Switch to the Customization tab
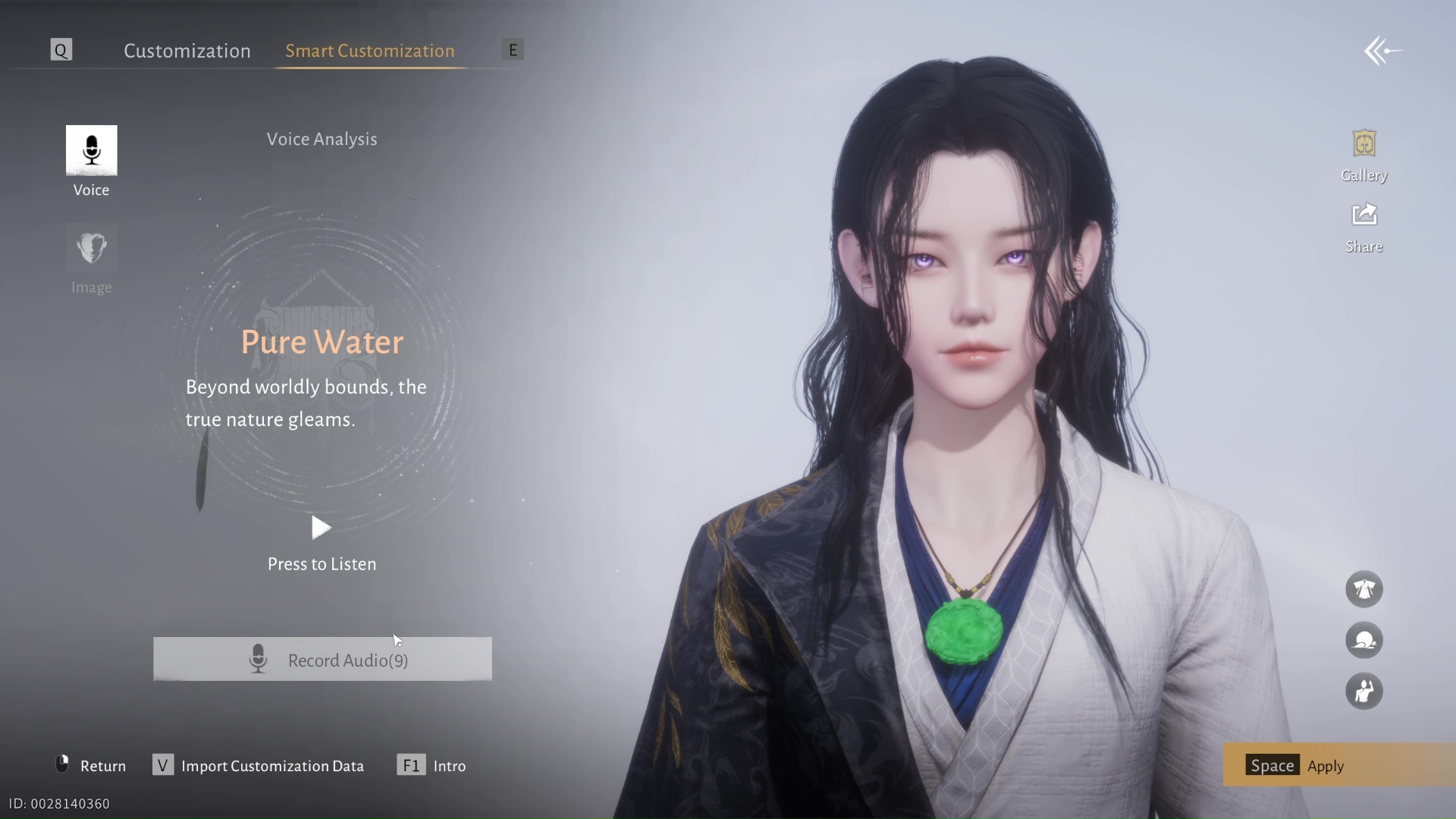Screen dimensions: 1456x819 click(187, 51)
